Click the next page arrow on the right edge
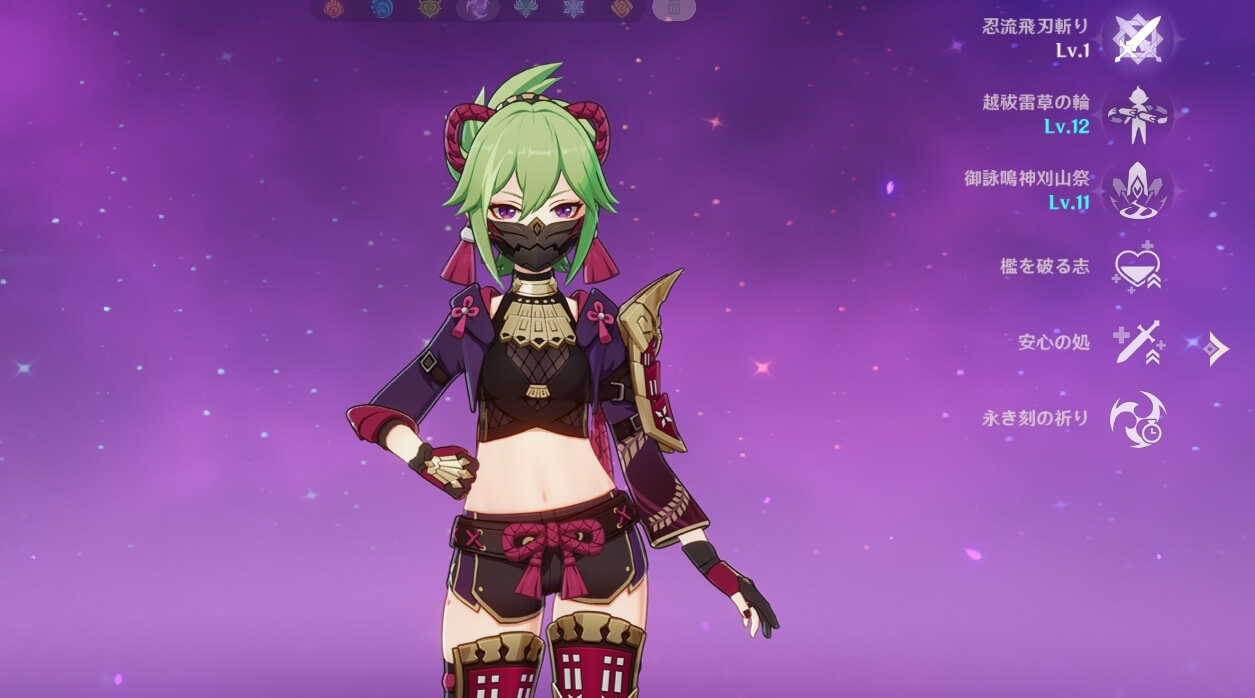Viewport: 1255px width, 698px height. click(x=1217, y=348)
